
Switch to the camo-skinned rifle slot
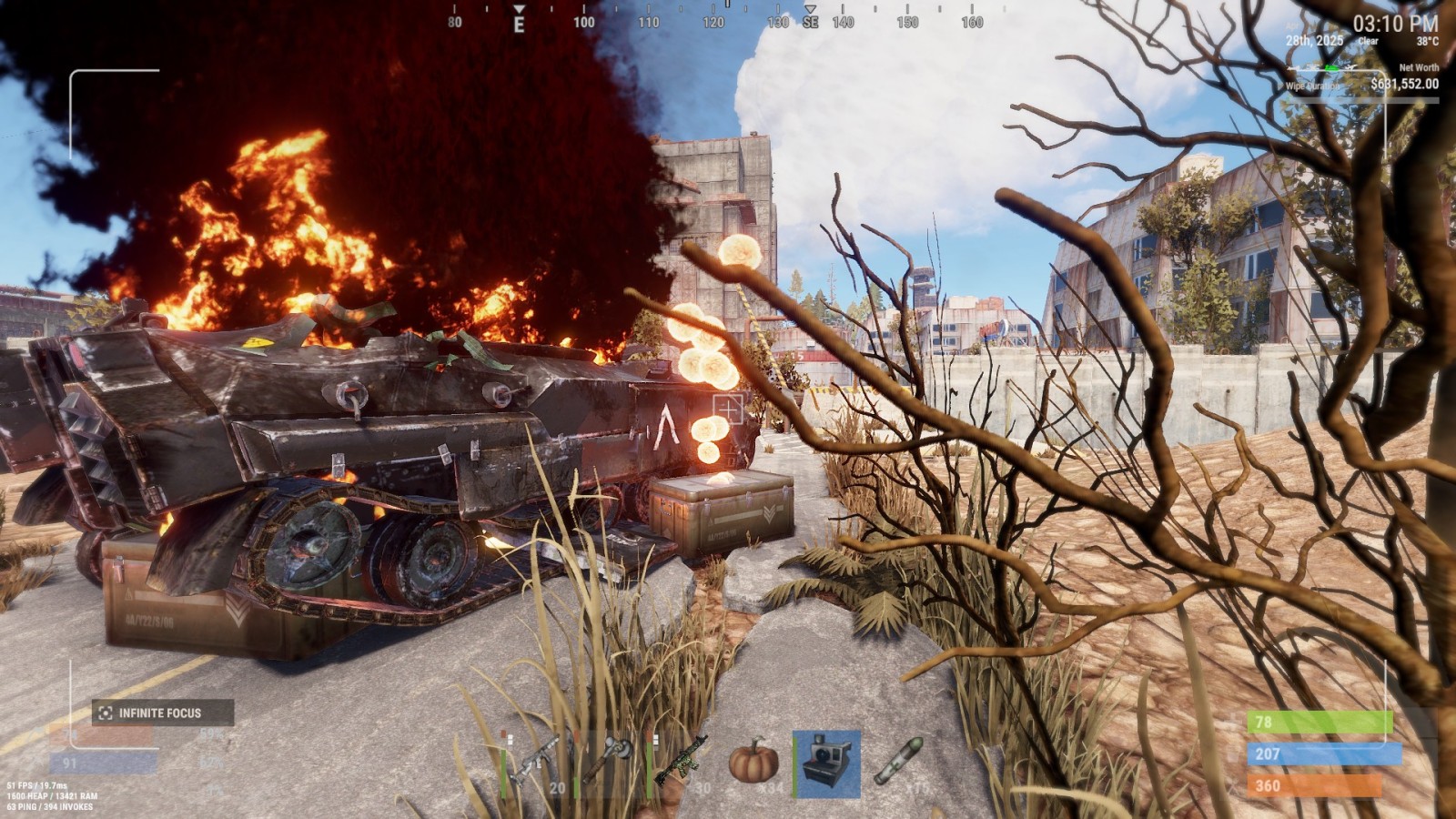point(681,763)
